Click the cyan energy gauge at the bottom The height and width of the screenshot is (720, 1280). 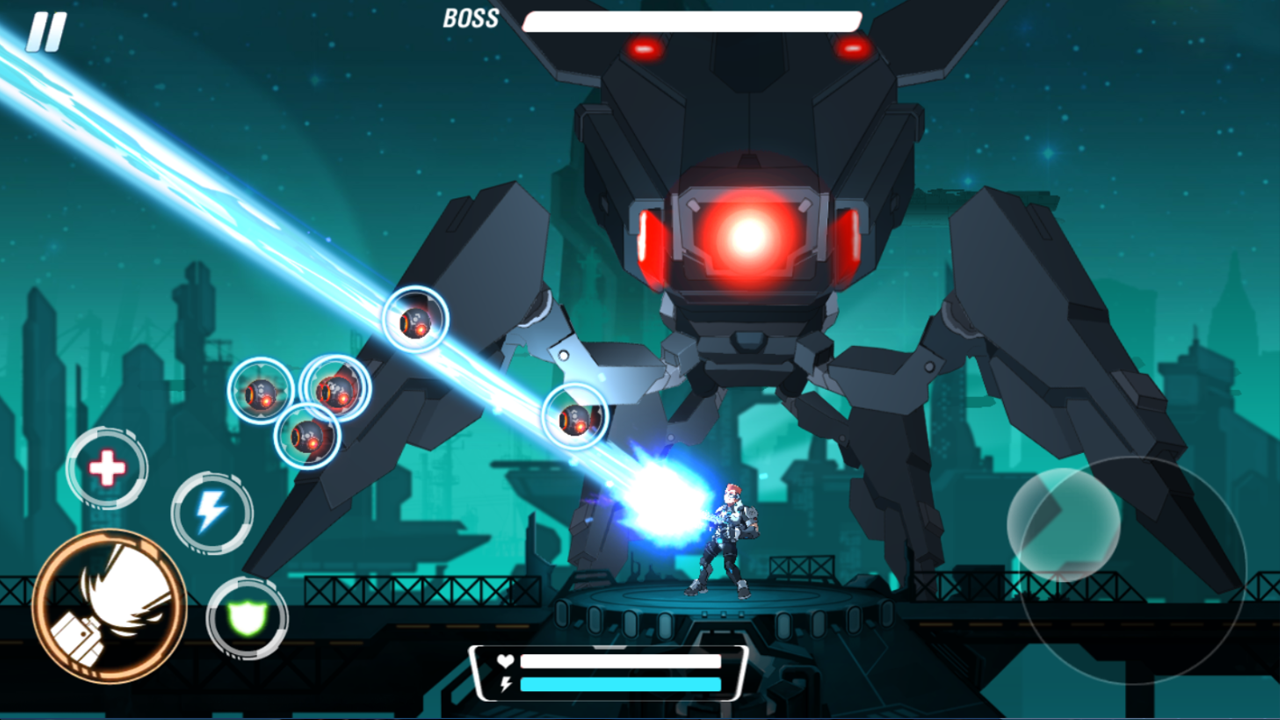(x=620, y=685)
